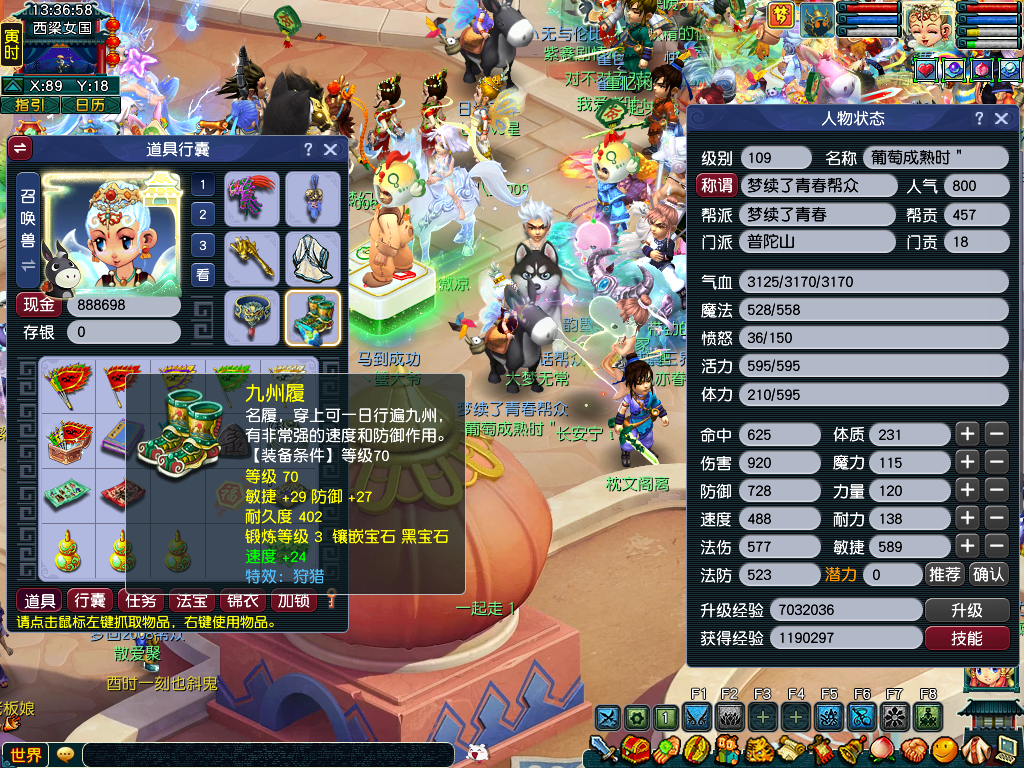Viewport: 1024px width, 768px height.
Task: Choose 推荐 recommended point allocation
Action: click(x=944, y=574)
